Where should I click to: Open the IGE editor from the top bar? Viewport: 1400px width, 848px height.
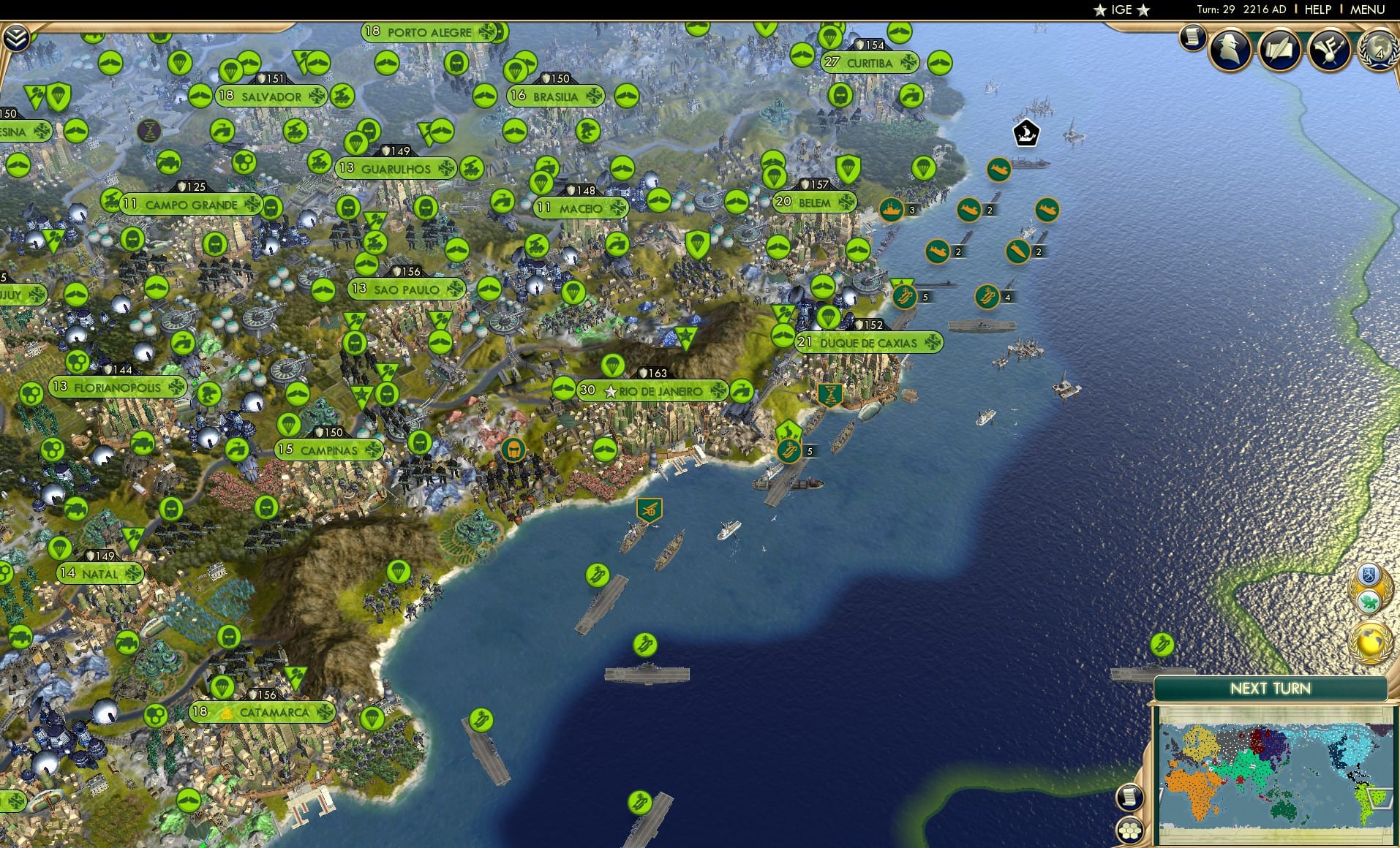coord(1119,10)
